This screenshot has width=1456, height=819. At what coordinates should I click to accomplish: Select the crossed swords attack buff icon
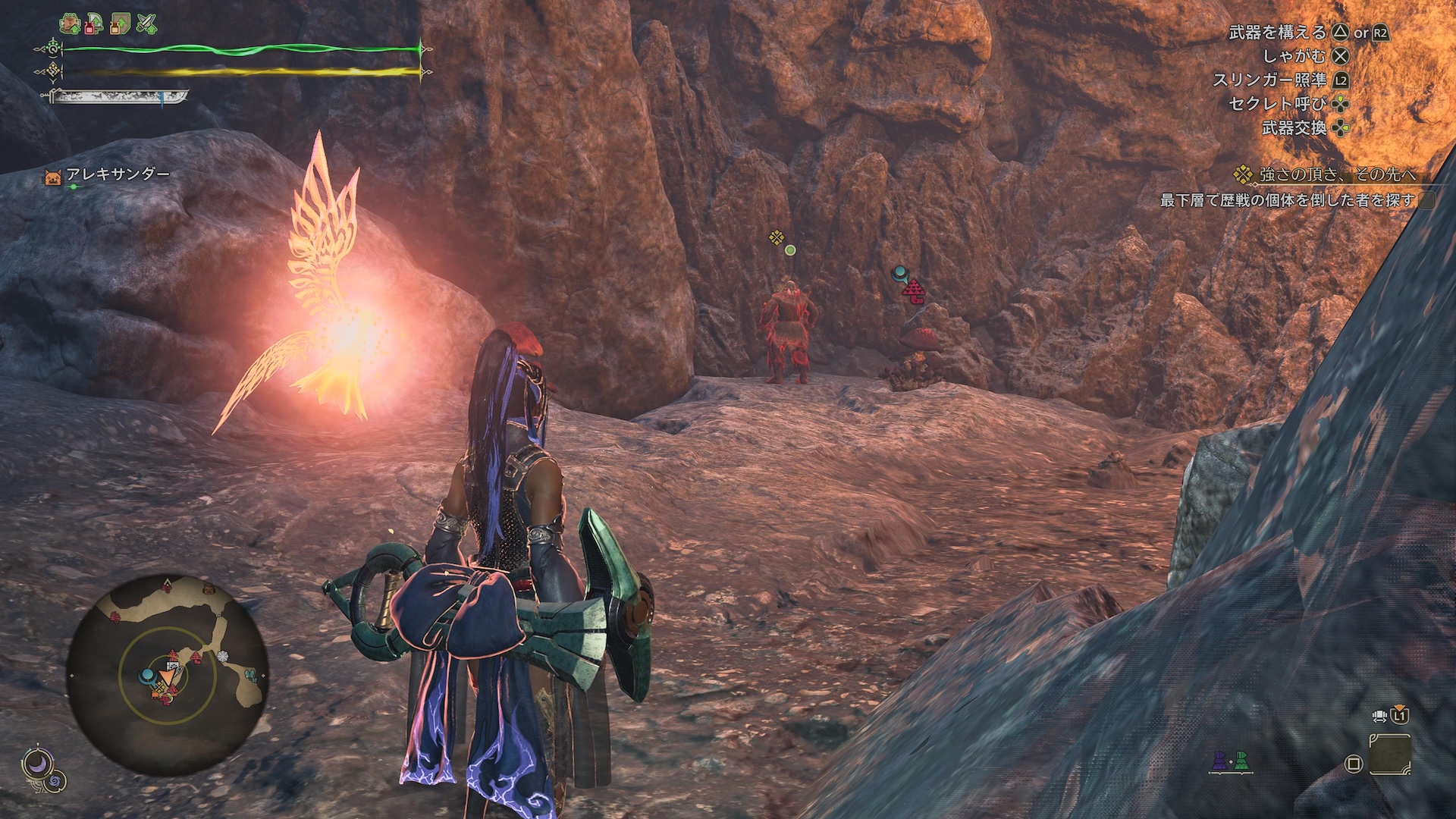146,24
